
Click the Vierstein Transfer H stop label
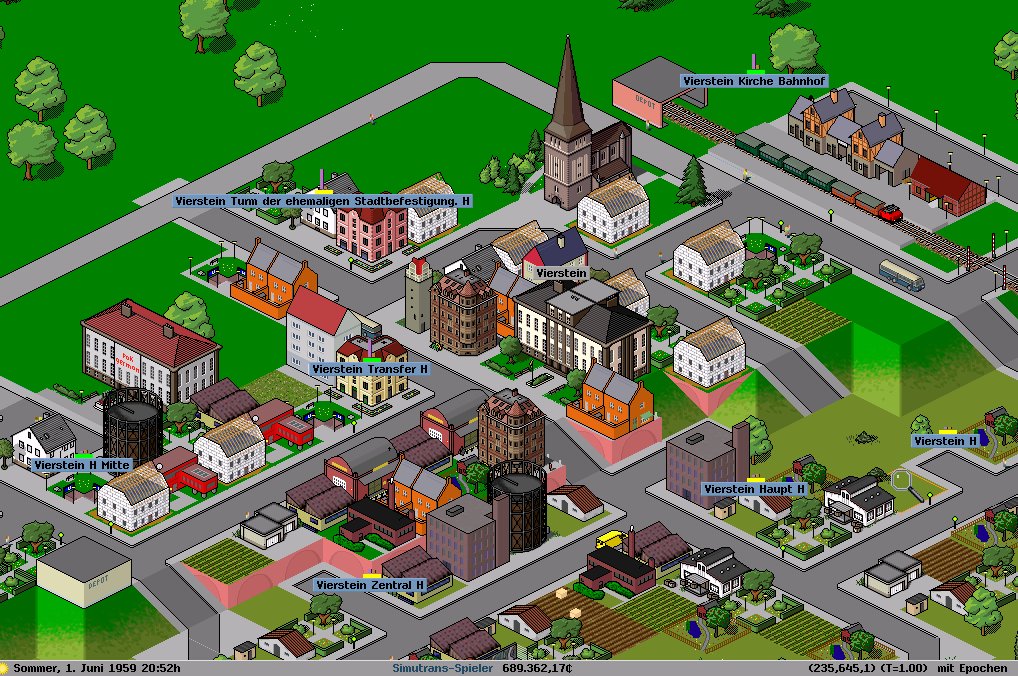[x=370, y=369]
